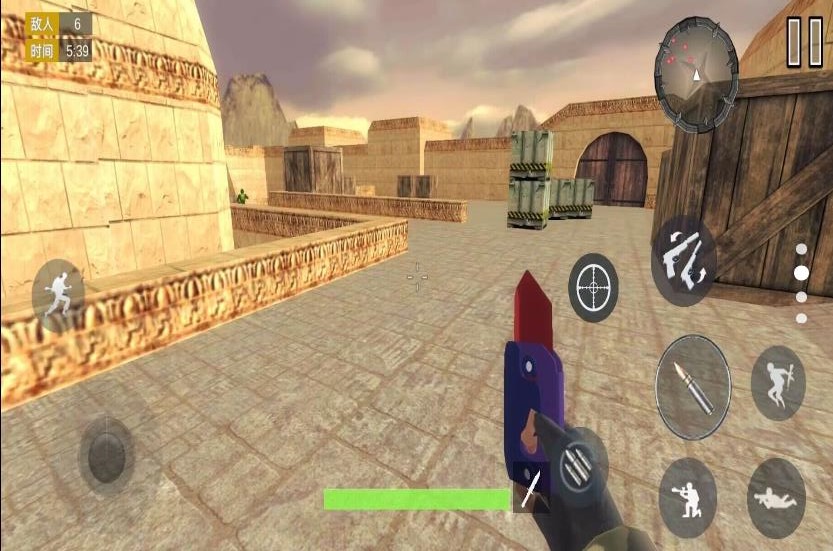Screen dimensions: 833x551
Task: Toggle sprint with the running figure button
Action: (59, 294)
